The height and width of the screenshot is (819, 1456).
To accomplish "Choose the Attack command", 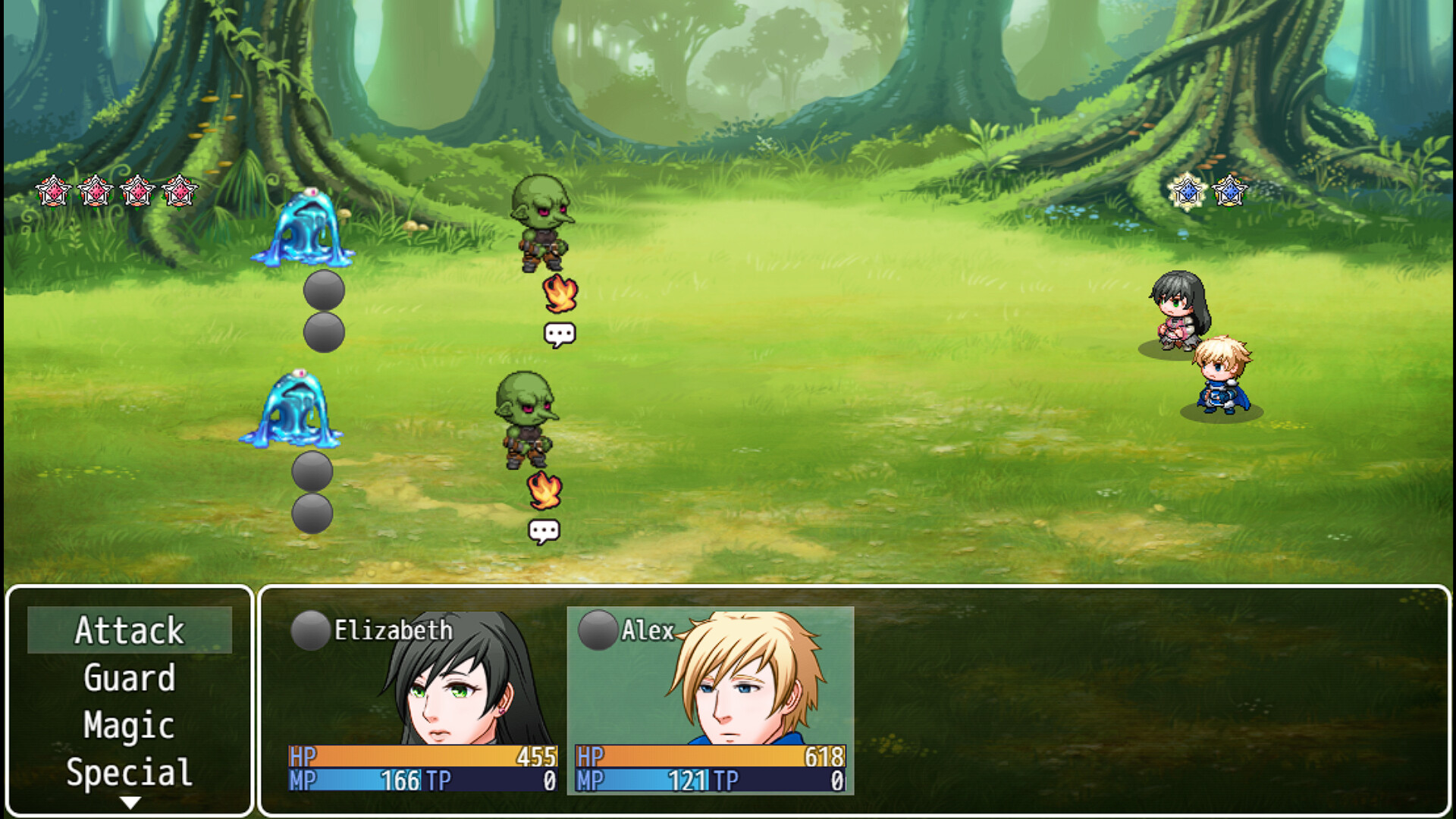I will 130,631.
